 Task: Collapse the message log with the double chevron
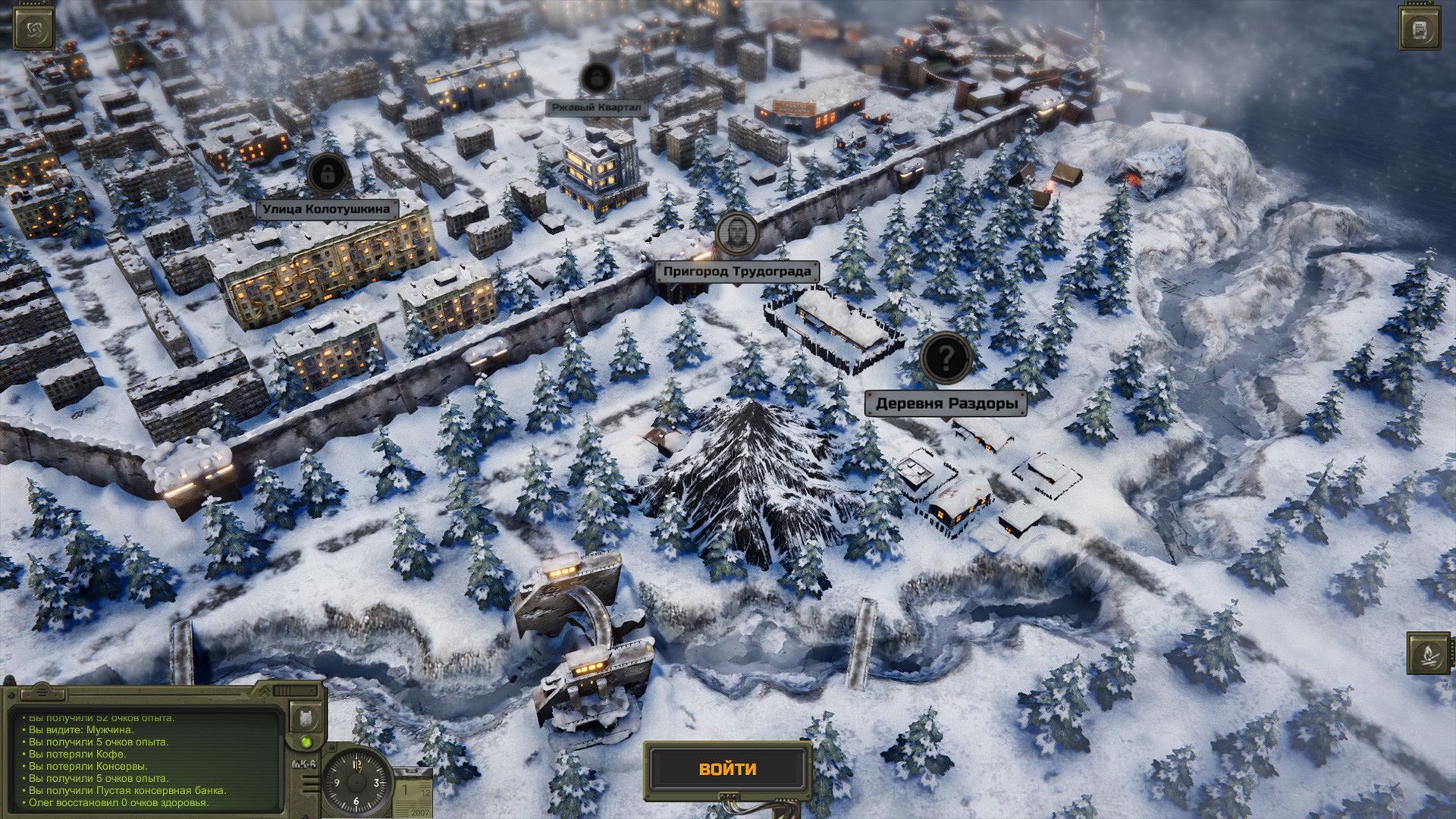click(x=265, y=691)
